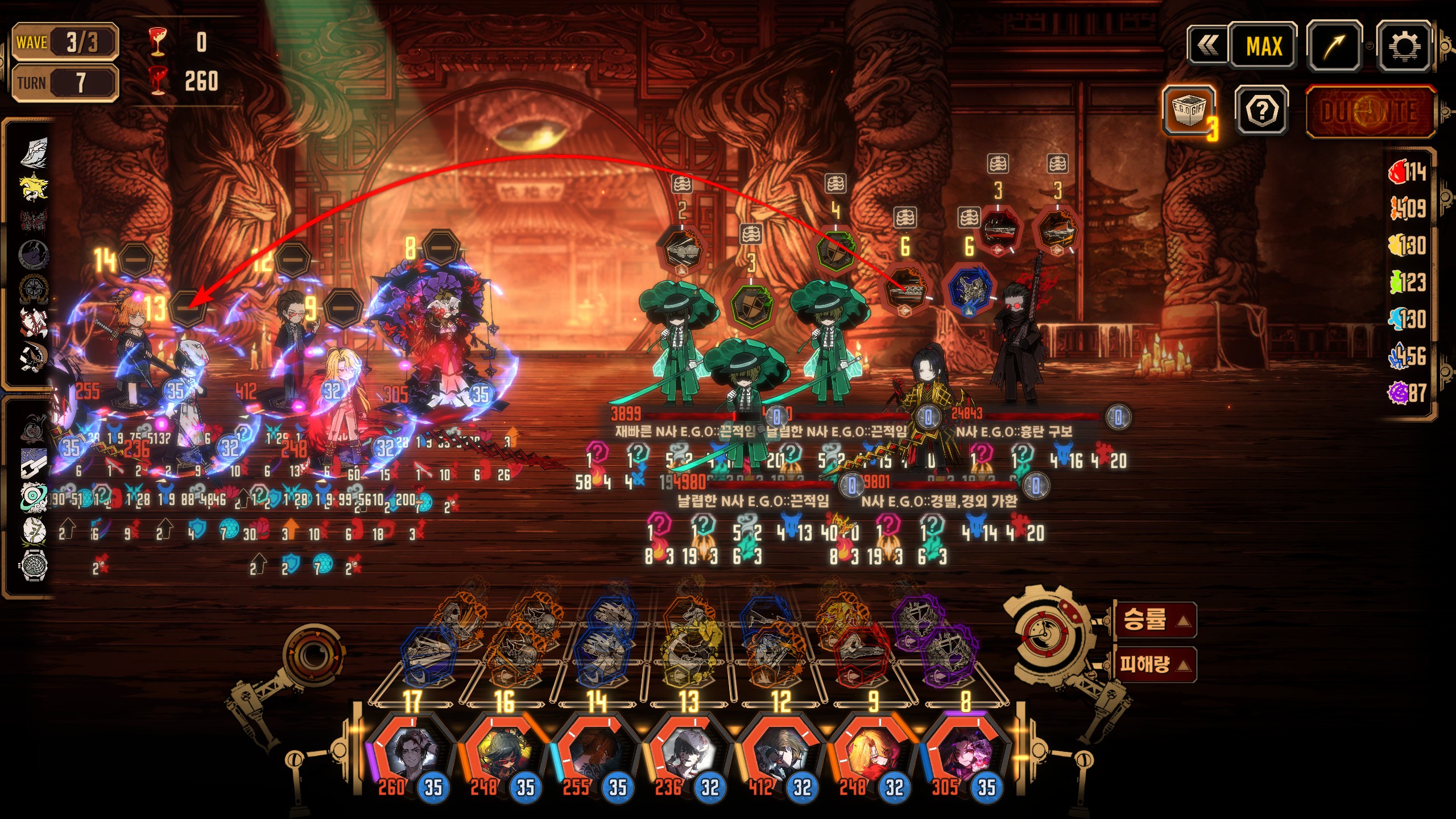1456x819 pixels.
Task: Start combat with the red clock button
Action: point(1370,111)
